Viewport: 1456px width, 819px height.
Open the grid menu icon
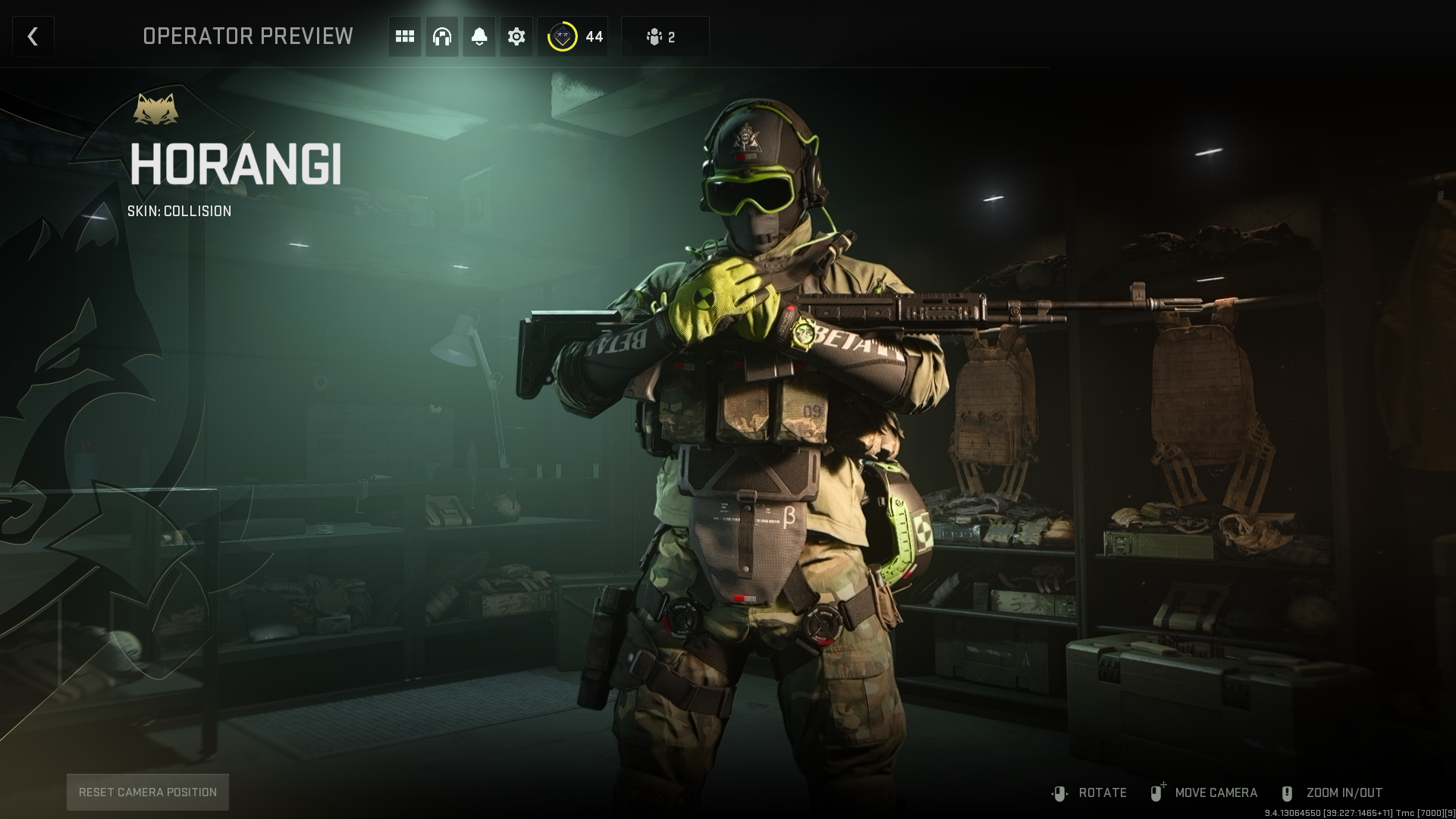point(405,36)
